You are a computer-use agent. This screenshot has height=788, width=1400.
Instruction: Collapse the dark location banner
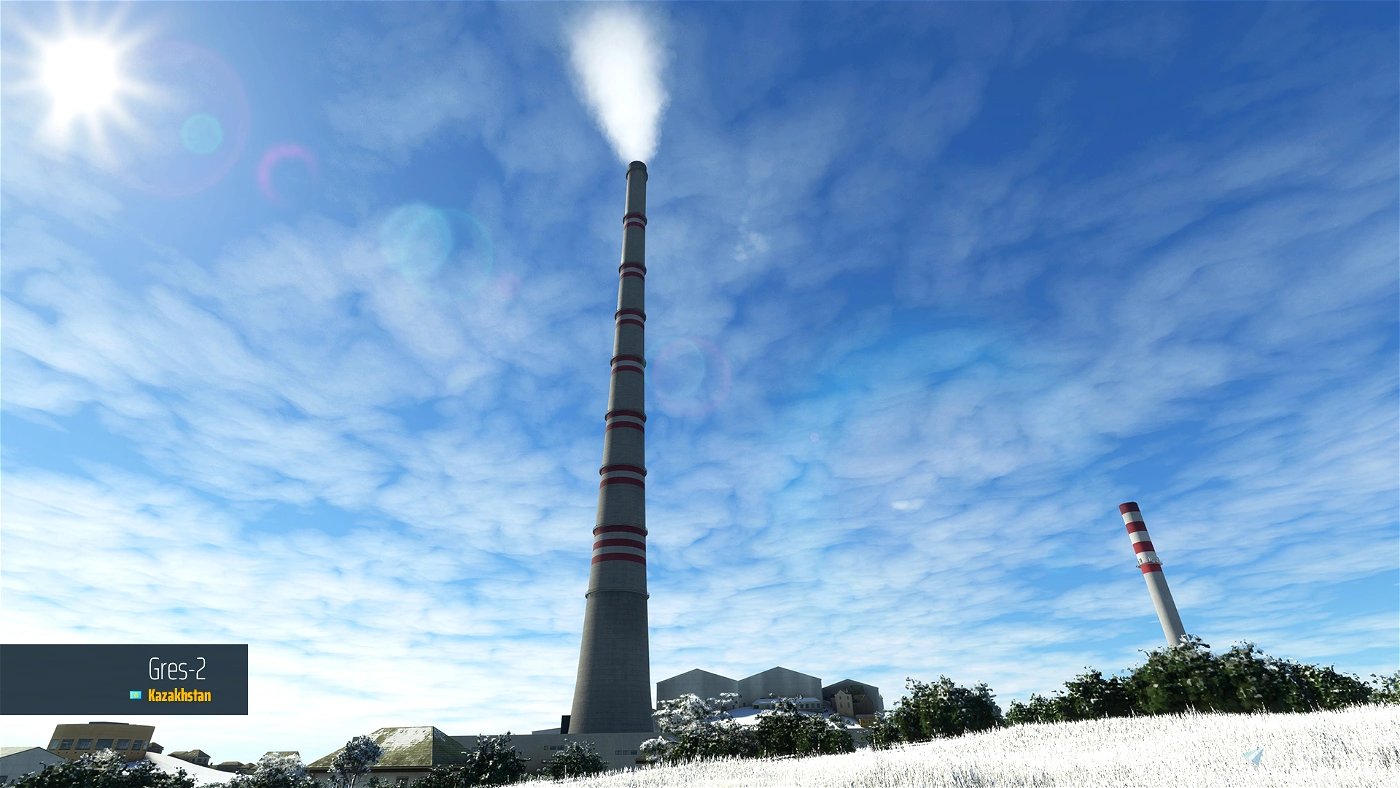(x=125, y=680)
